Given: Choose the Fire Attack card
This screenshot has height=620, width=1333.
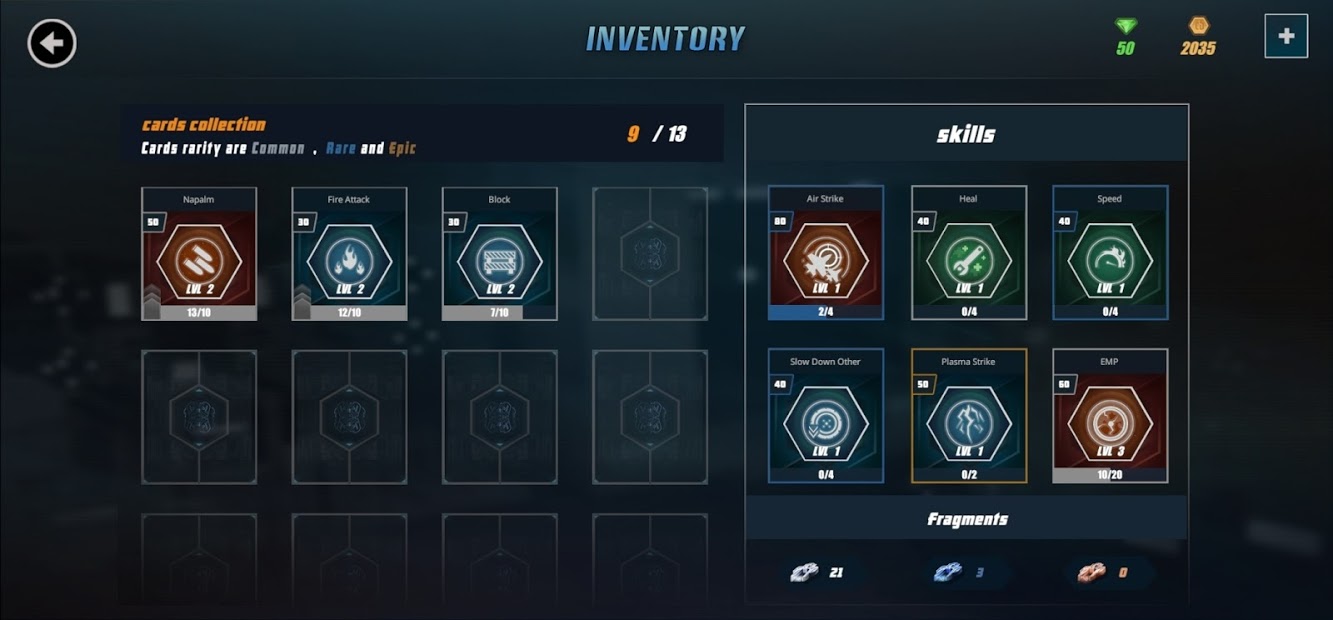Looking at the screenshot, I should (x=349, y=254).
